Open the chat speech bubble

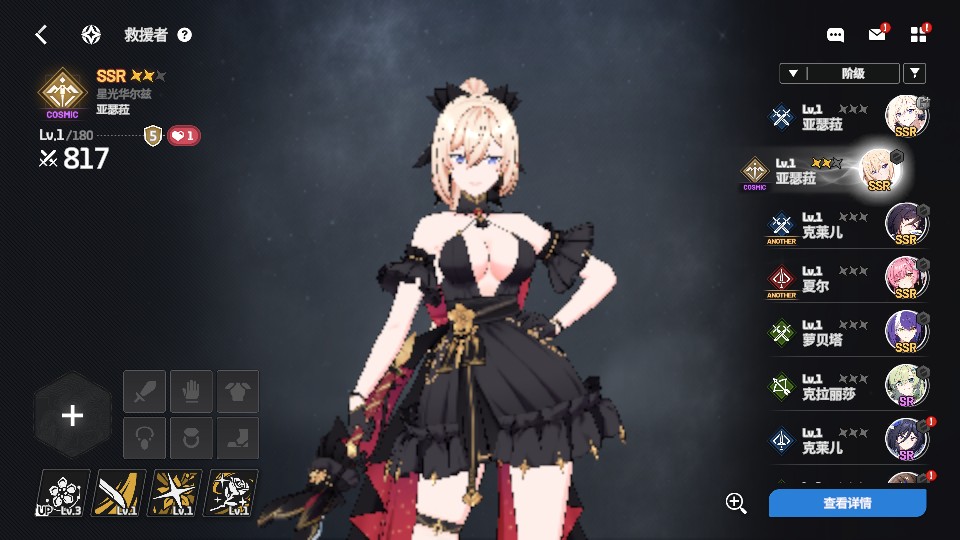[836, 35]
